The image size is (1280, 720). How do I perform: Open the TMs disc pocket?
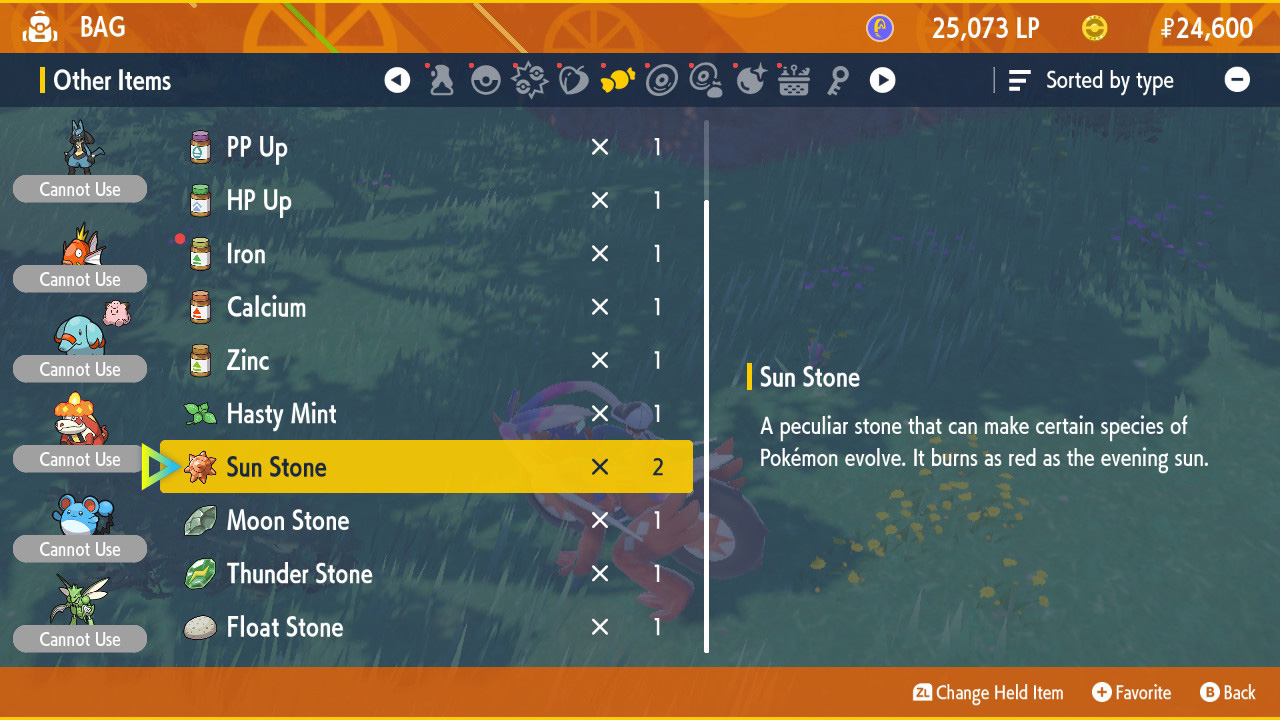pos(661,80)
